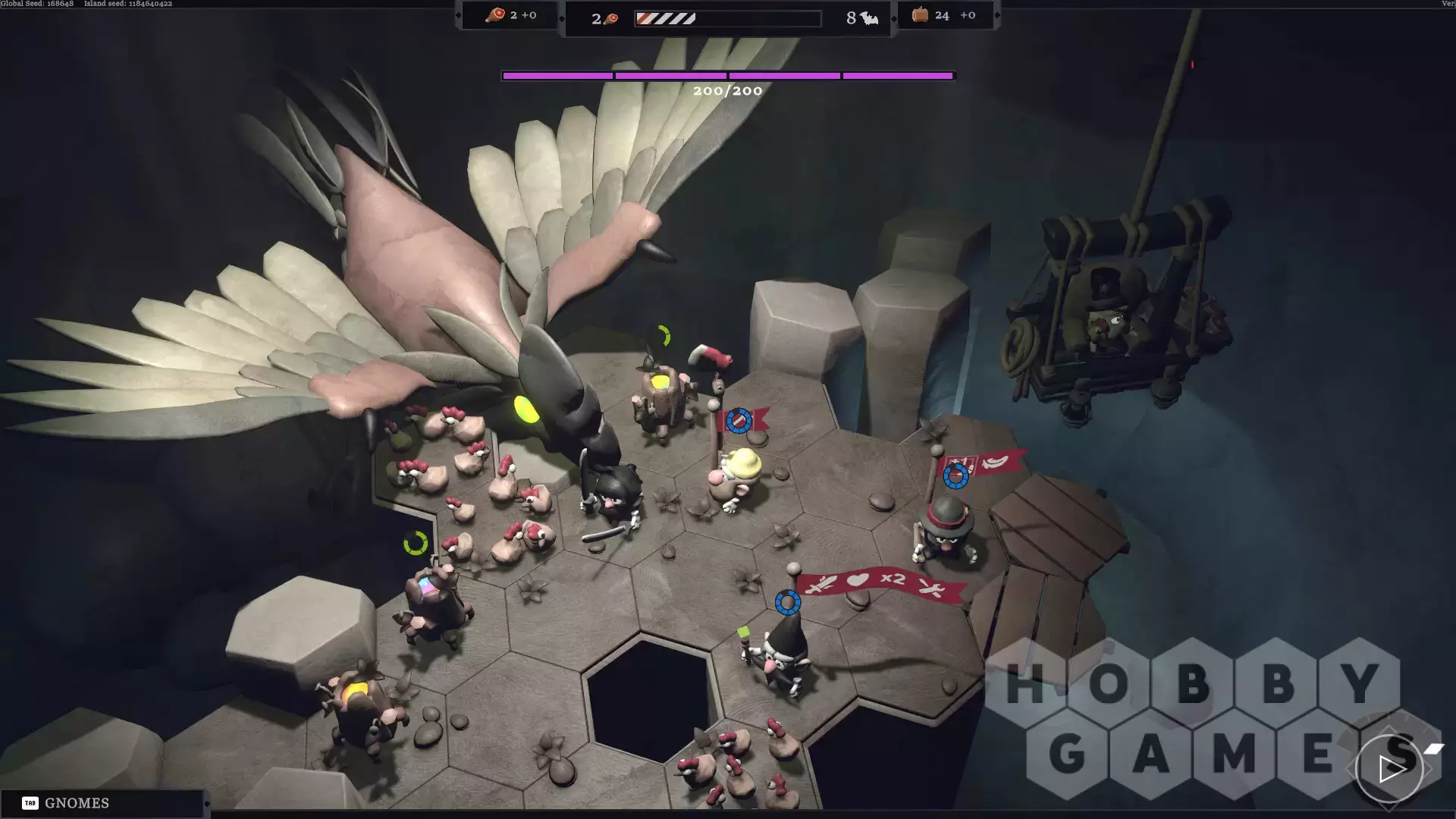Start the wave with the play button
Image resolution: width=1456 pixels, height=819 pixels.
click(x=1390, y=769)
